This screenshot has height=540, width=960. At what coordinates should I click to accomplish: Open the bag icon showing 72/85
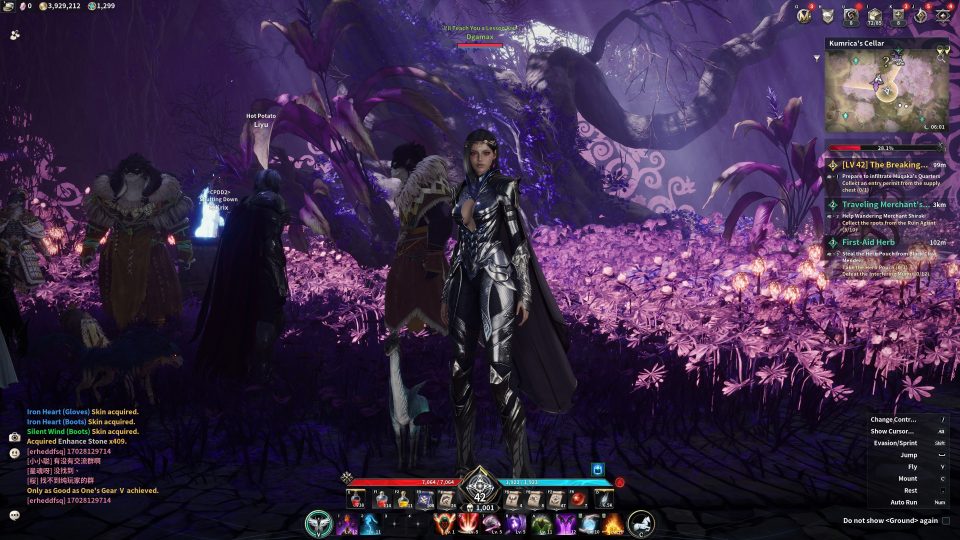[x=874, y=15]
